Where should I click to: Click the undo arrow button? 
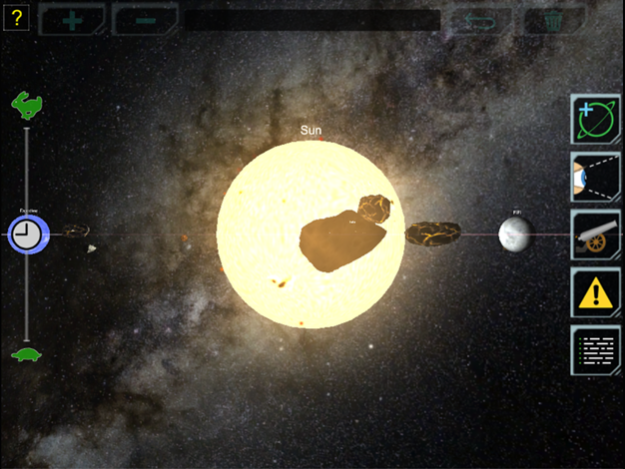(480, 21)
